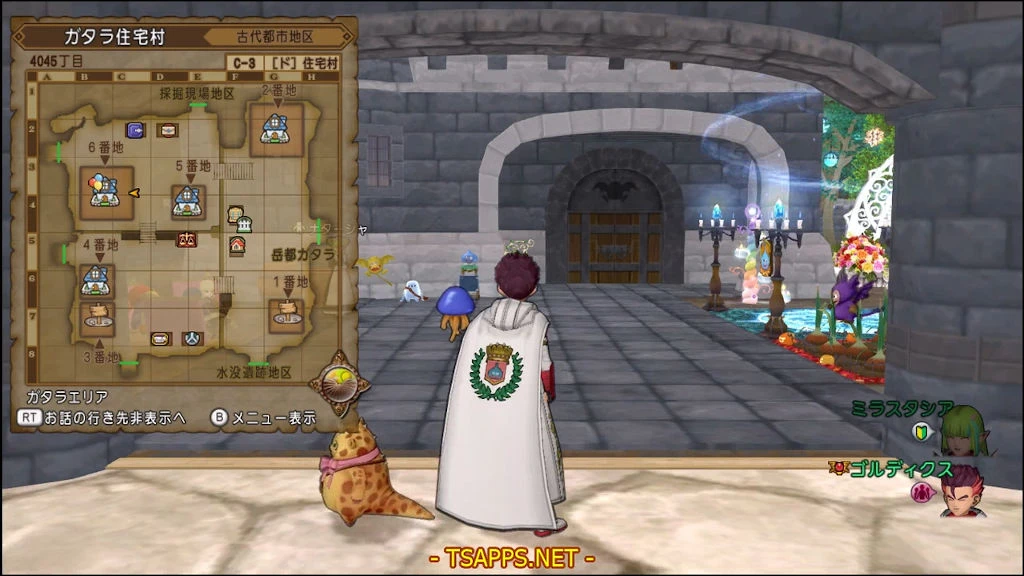The width and height of the screenshot is (1024, 576).
Task: Select house lot 2番地 on the map
Action: (x=275, y=127)
